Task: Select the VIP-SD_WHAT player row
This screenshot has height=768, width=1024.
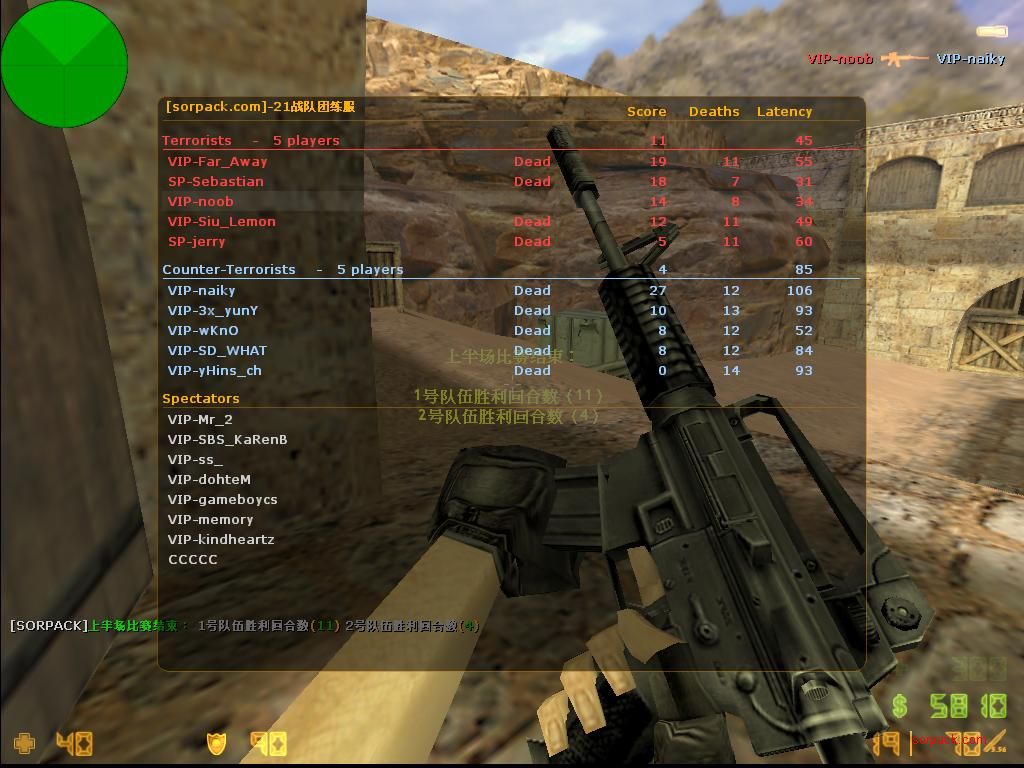Action: [x=217, y=350]
